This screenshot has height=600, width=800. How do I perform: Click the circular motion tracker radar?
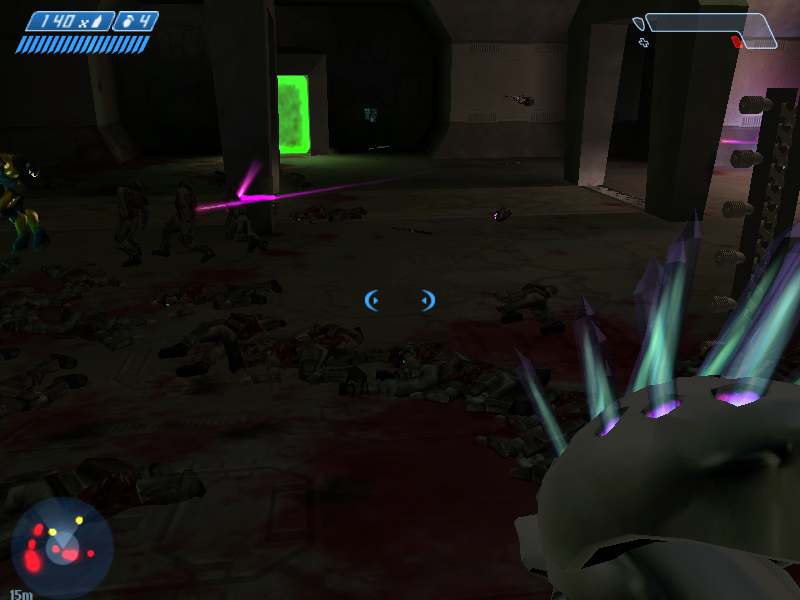click(61, 547)
